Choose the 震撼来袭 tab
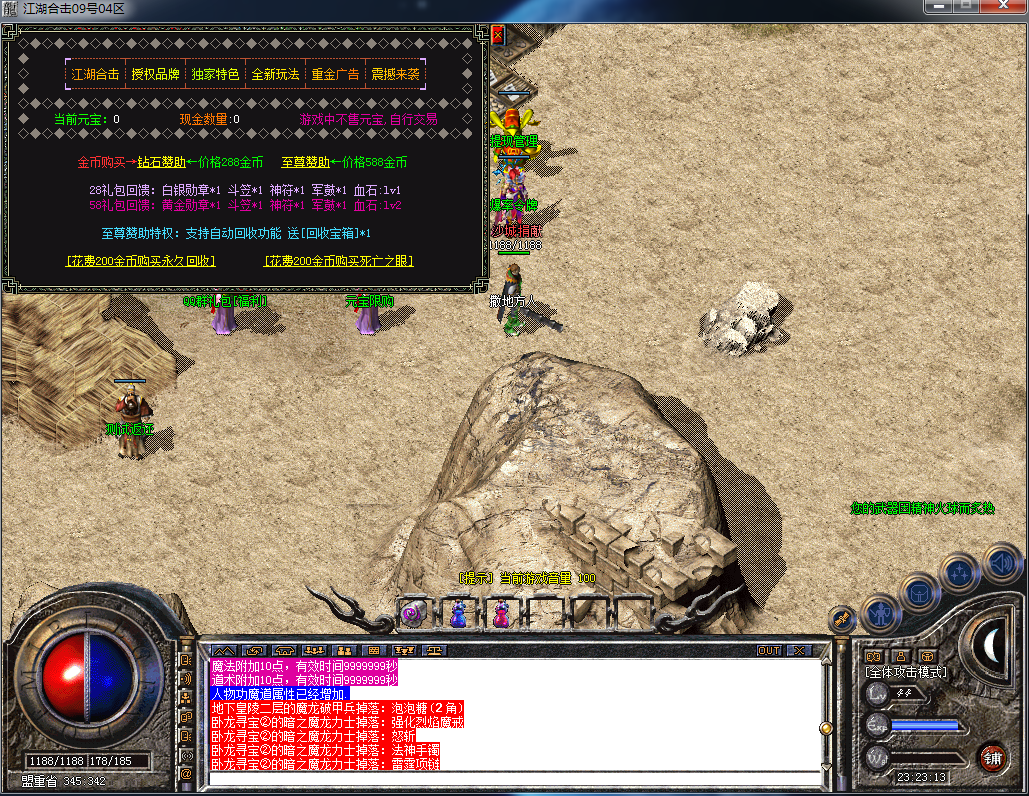Screen dimensions: 1029x796 (395, 74)
